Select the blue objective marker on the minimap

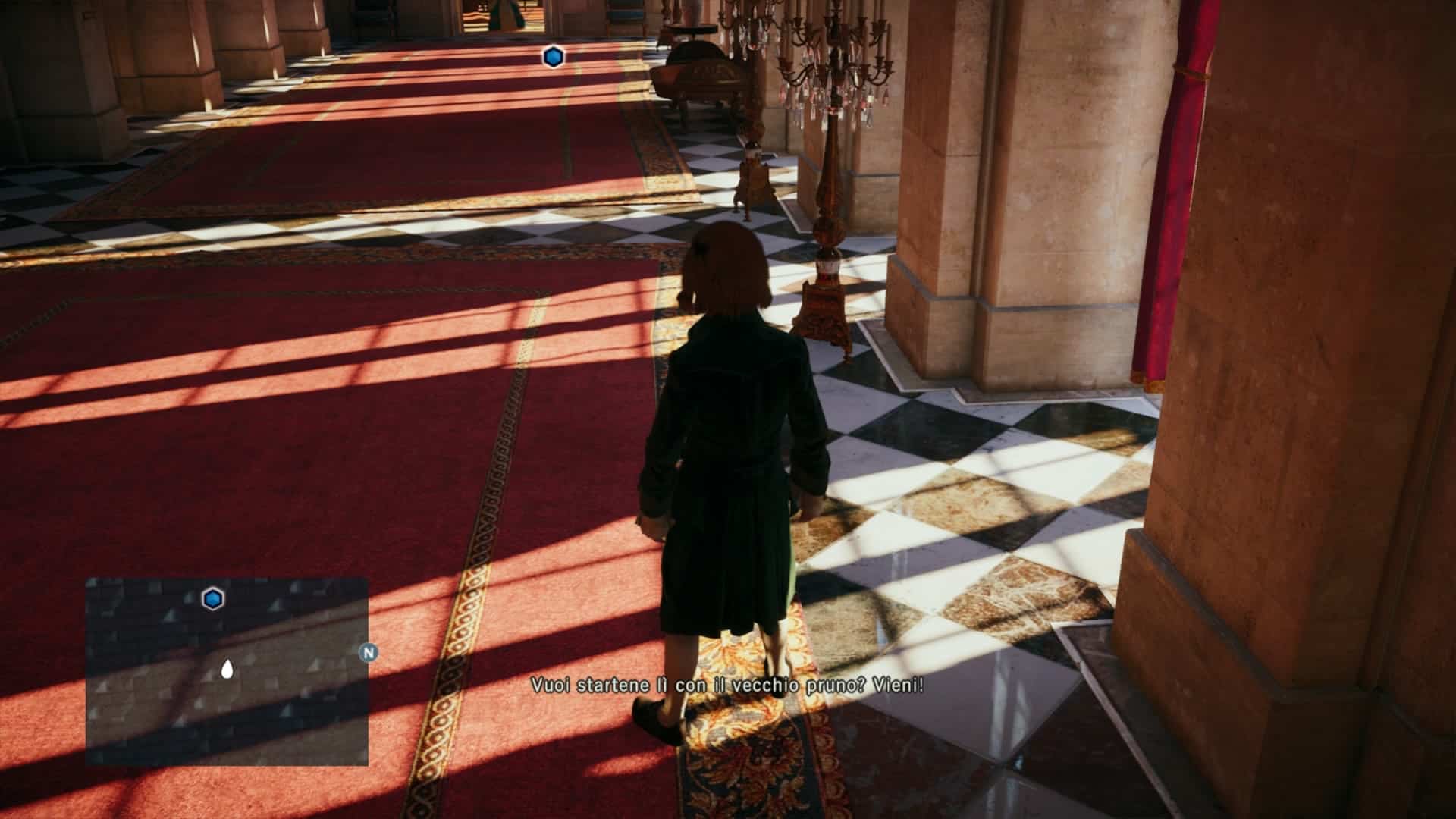[x=214, y=599]
